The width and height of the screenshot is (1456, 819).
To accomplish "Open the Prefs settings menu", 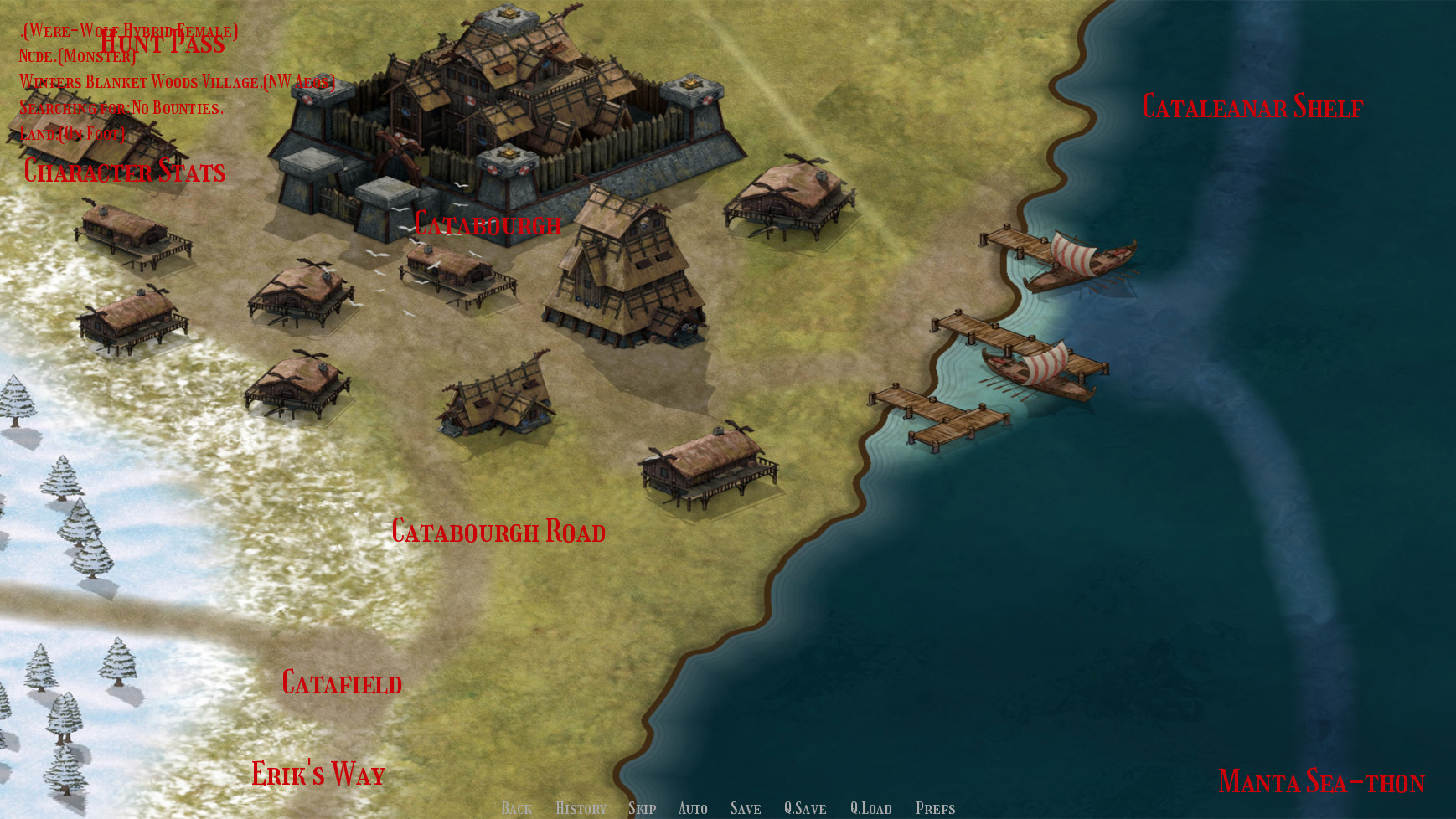I will pyautogui.click(x=935, y=808).
